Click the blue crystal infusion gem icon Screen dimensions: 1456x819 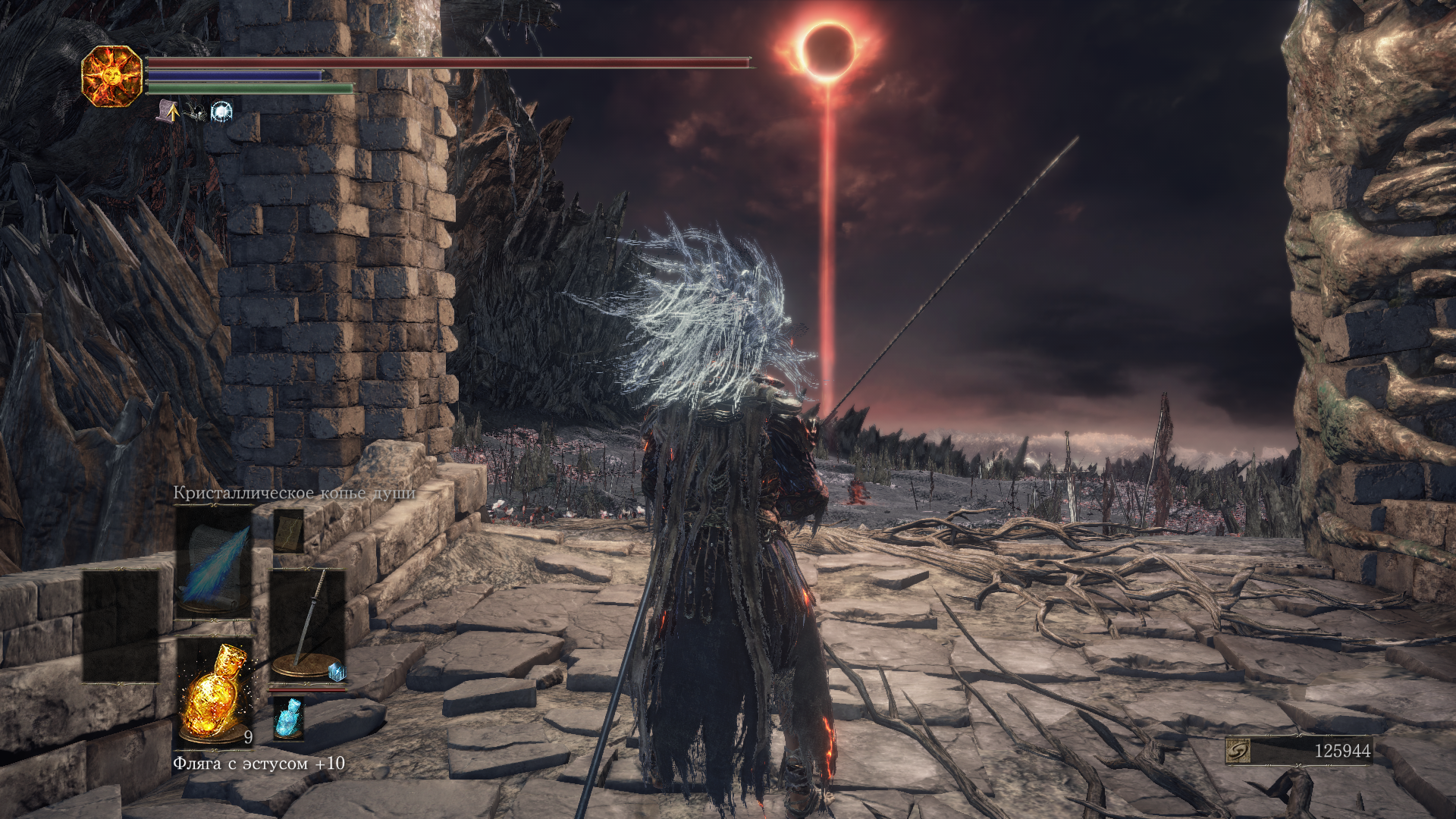click(337, 671)
